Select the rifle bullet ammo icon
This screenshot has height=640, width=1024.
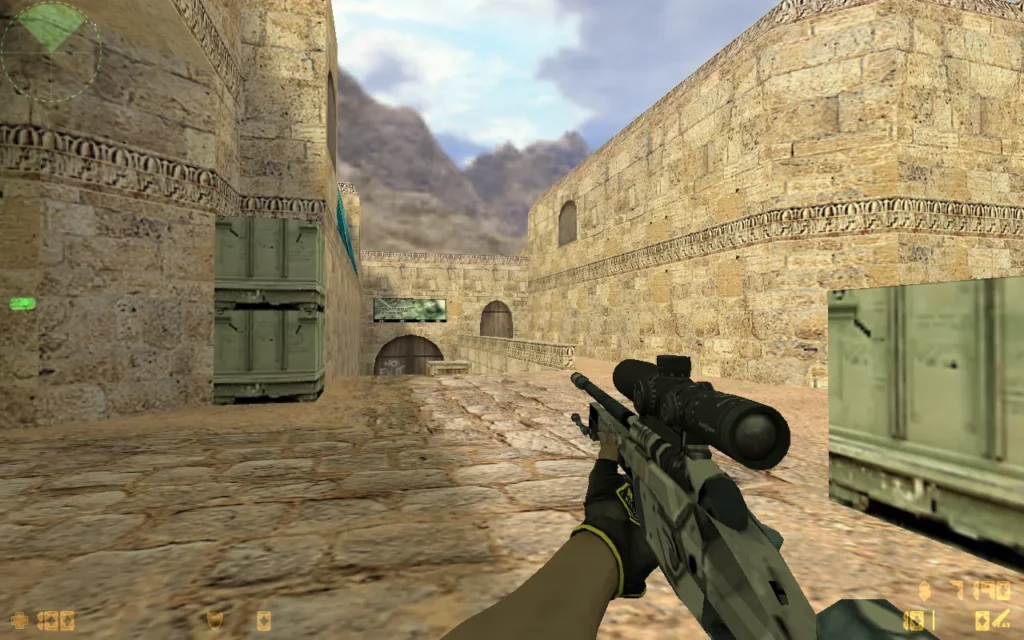1001,620
